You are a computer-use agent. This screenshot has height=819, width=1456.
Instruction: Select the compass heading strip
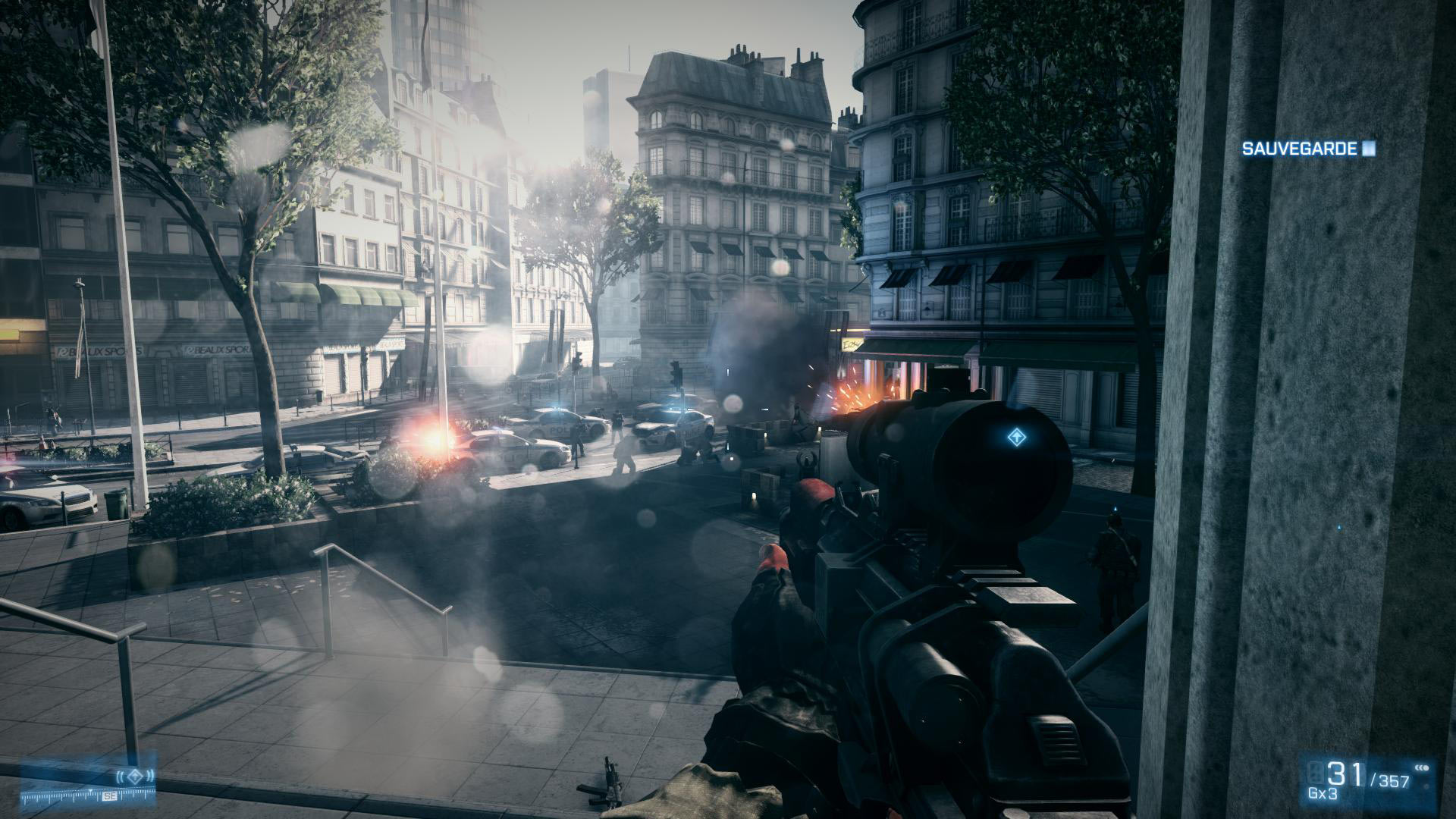click(x=86, y=796)
